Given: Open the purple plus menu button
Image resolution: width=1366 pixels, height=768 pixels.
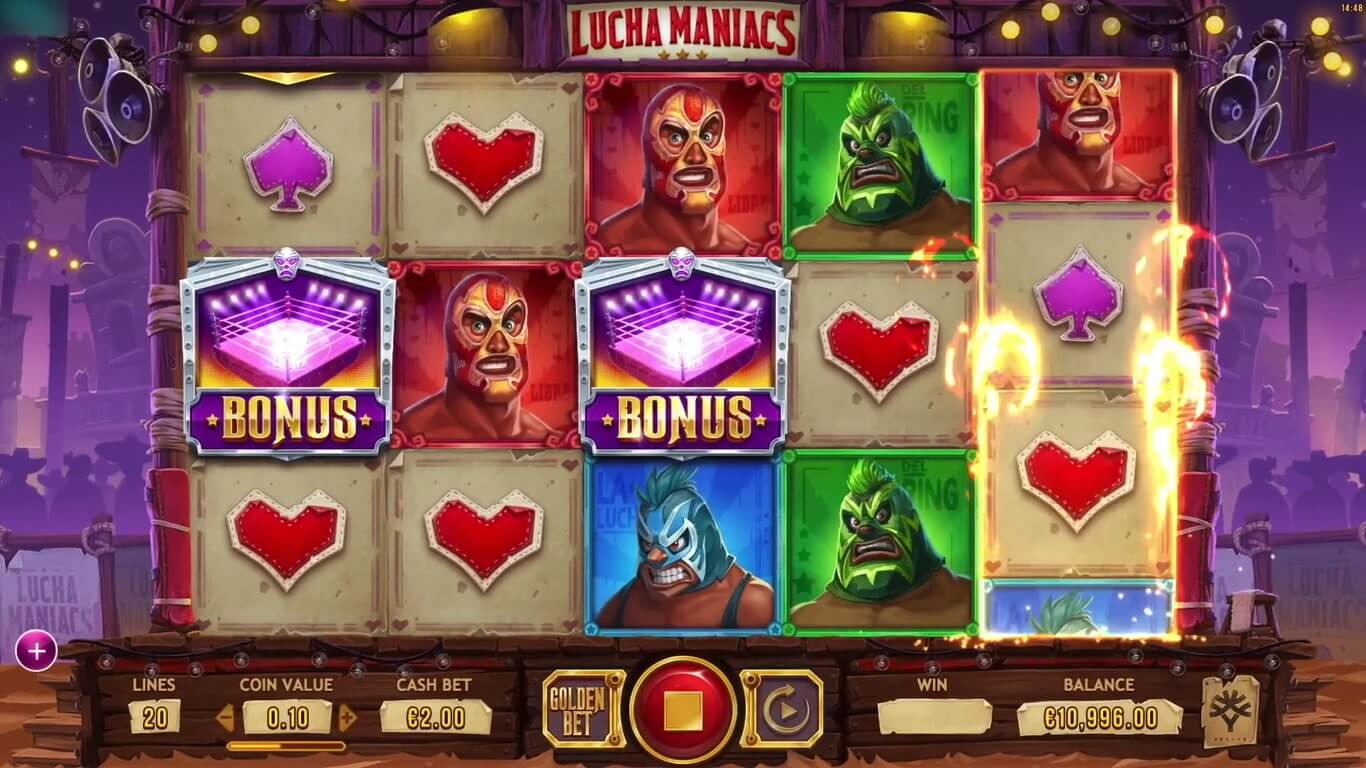Looking at the screenshot, I should (x=36, y=652).
